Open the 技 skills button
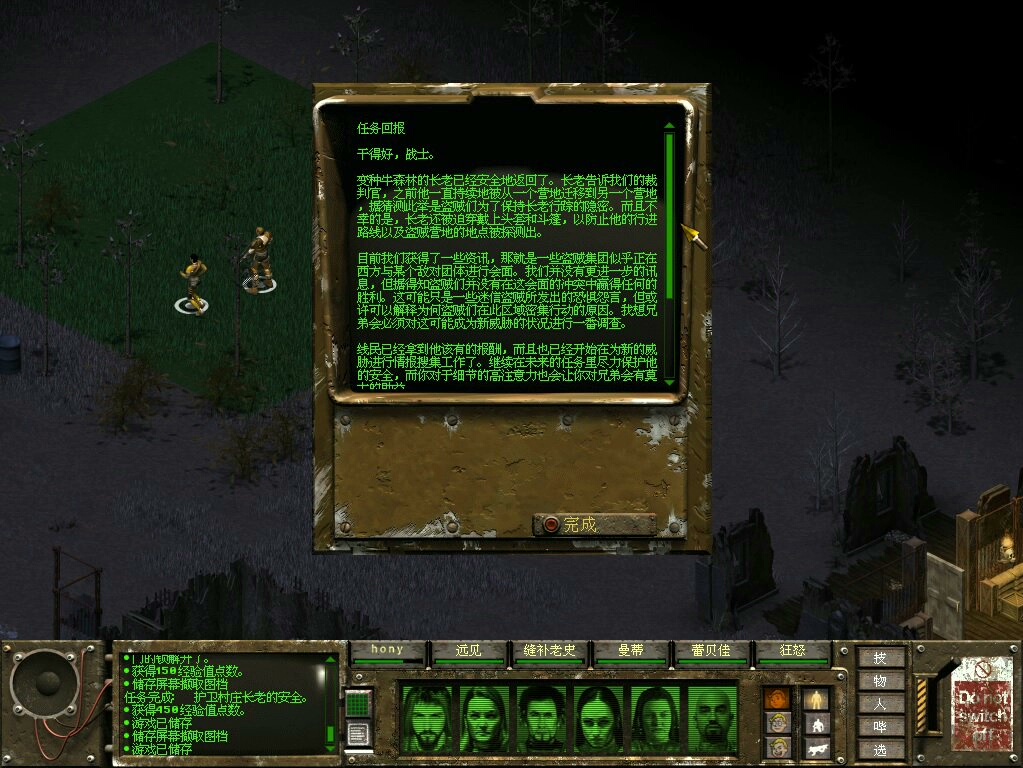Viewport: 1023px width, 768px height. 880,657
